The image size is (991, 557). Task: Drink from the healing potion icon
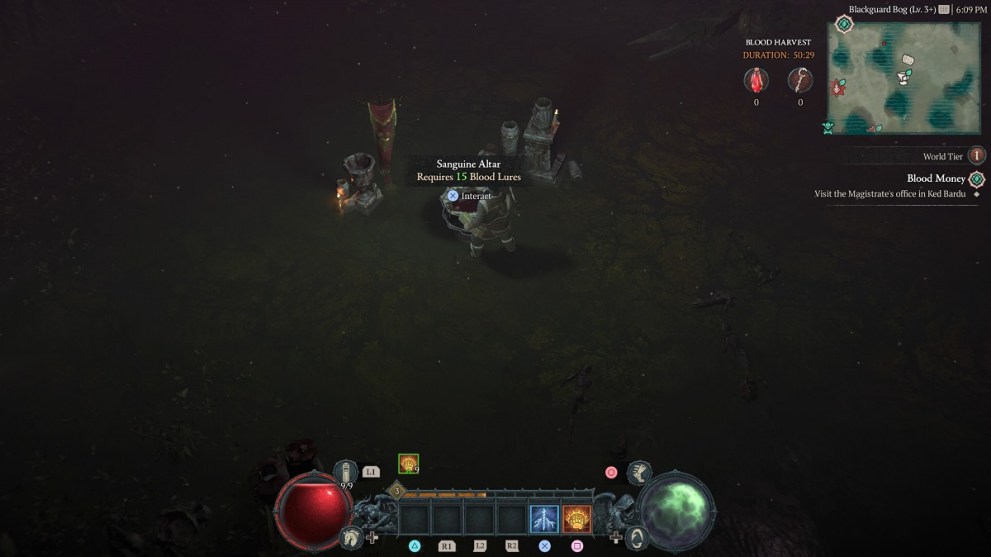click(346, 471)
